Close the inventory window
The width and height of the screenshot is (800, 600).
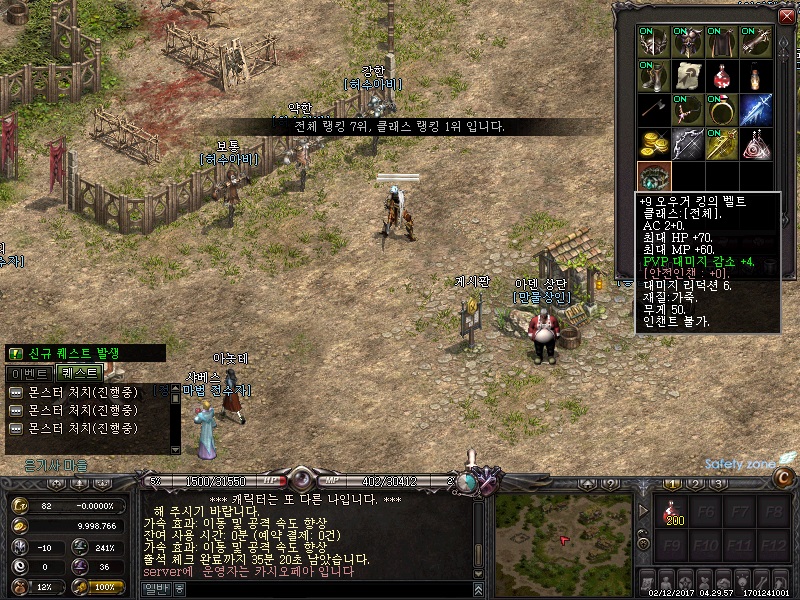(785, 14)
